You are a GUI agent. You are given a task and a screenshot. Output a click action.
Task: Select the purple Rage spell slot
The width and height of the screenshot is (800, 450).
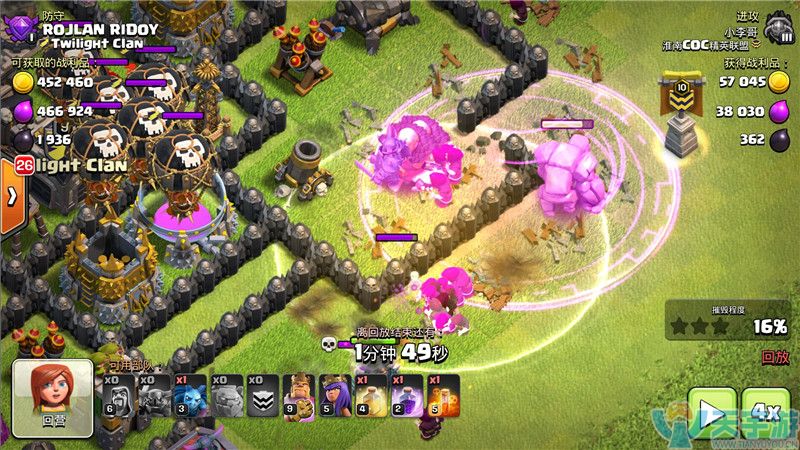(x=405, y=397)
